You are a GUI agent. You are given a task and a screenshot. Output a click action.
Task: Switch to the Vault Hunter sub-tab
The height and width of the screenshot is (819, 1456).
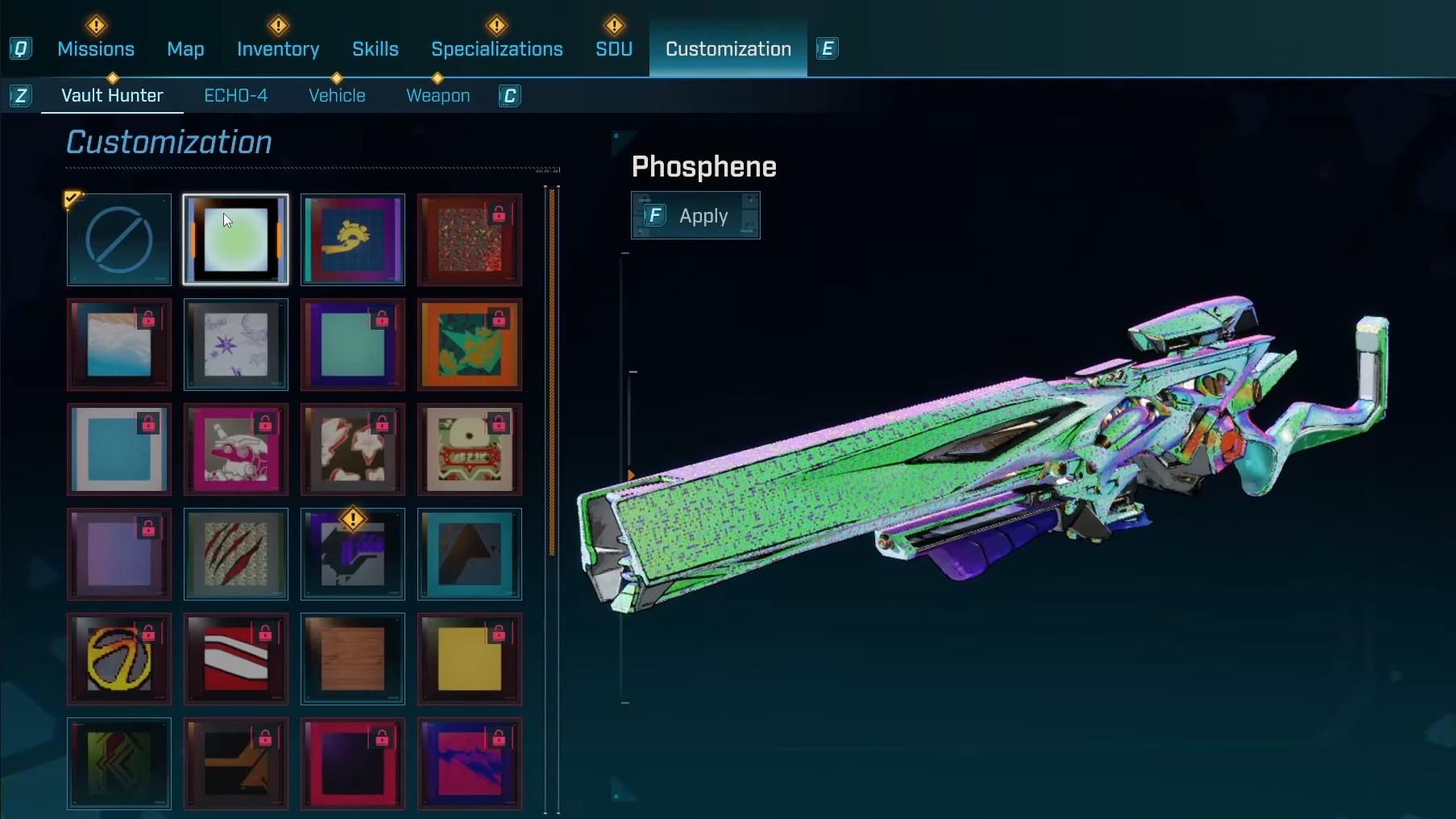pyautogui.click(x=112, y=96)
